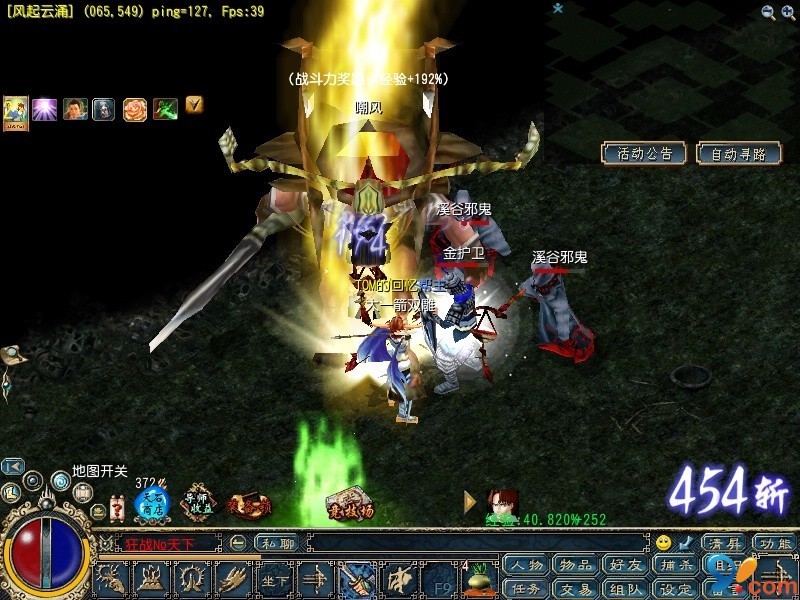
Task: Activate 自动寻路 auto-pathfinding
Action: coord(739,154)
